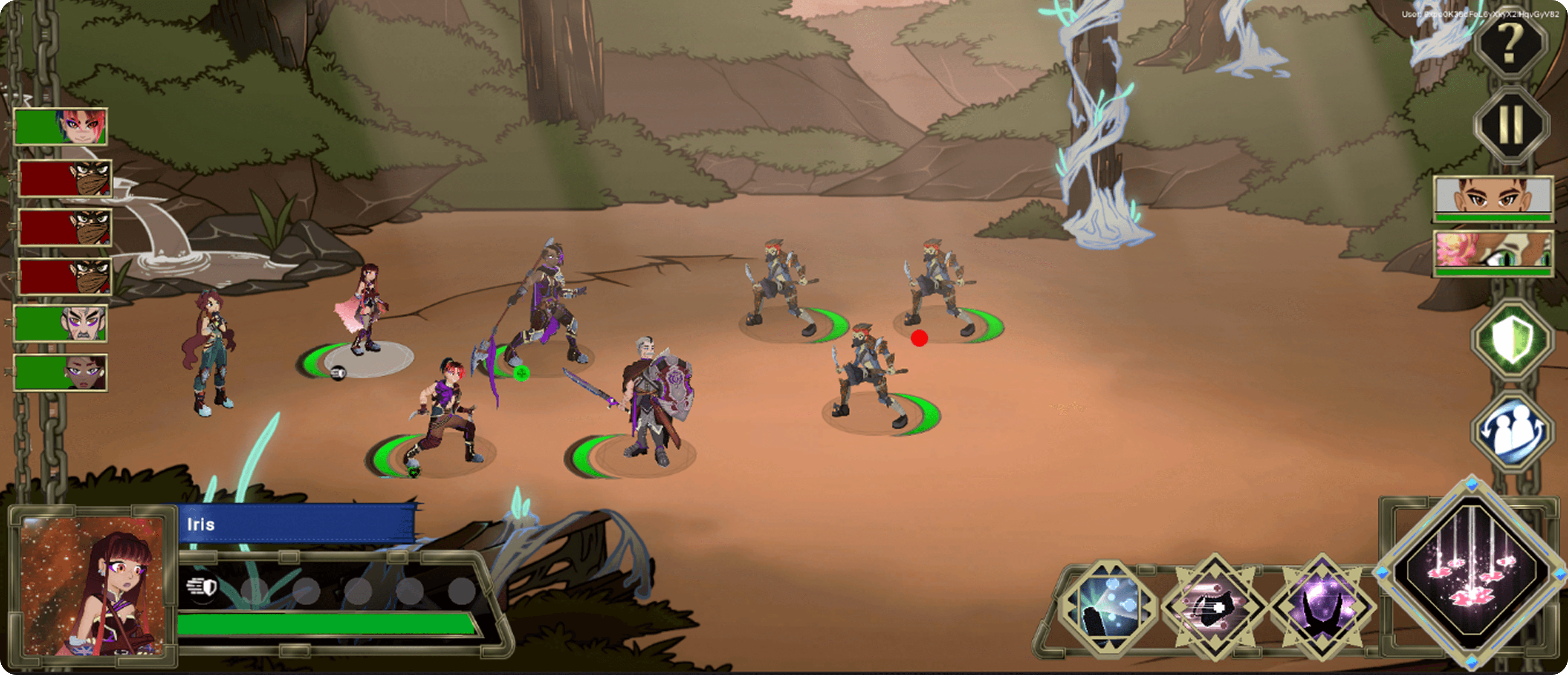Image resolution: width=1568 pixels, height=675 pixels.
Task: Click the red-haired hero turn order portrait
Action: tap(61, 127)
